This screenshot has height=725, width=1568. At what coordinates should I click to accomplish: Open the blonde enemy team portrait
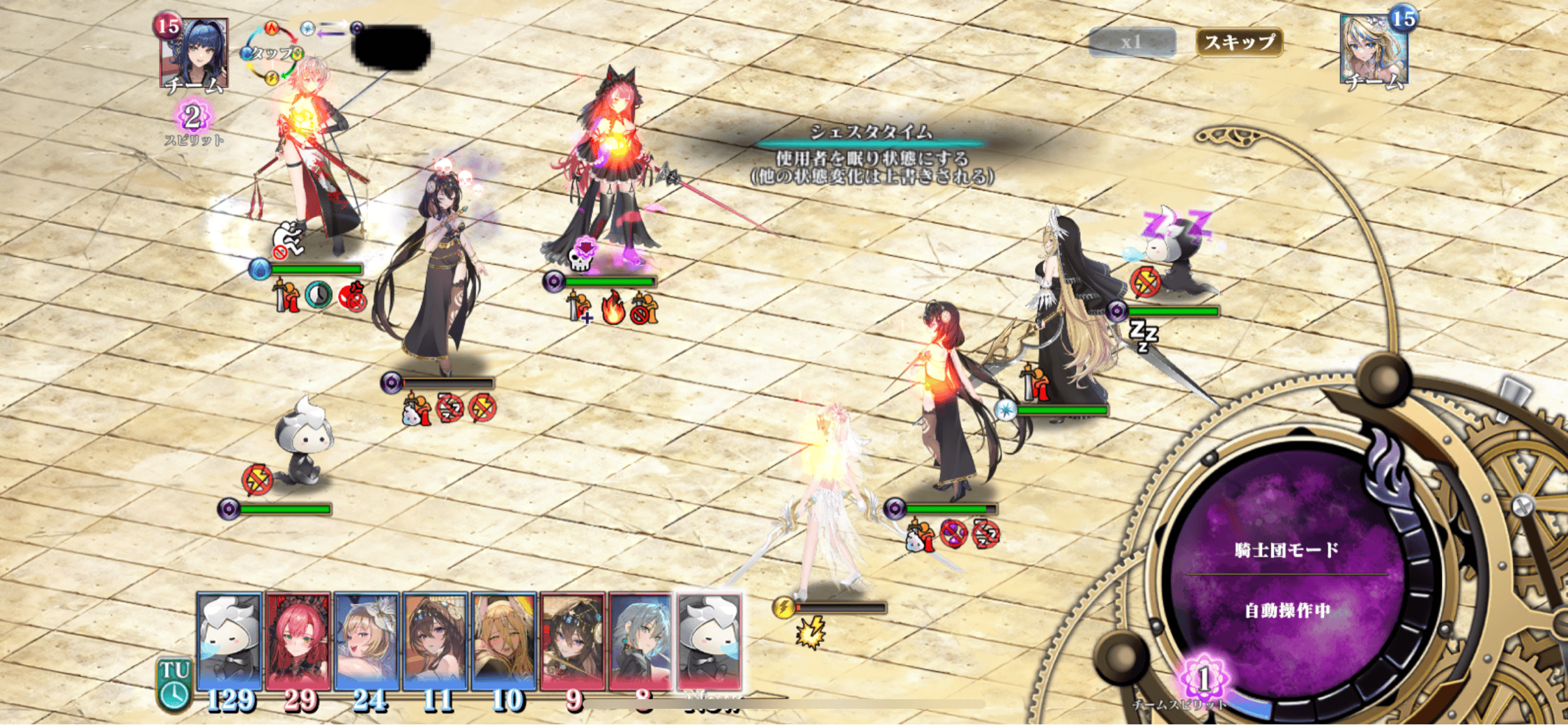1374,50
